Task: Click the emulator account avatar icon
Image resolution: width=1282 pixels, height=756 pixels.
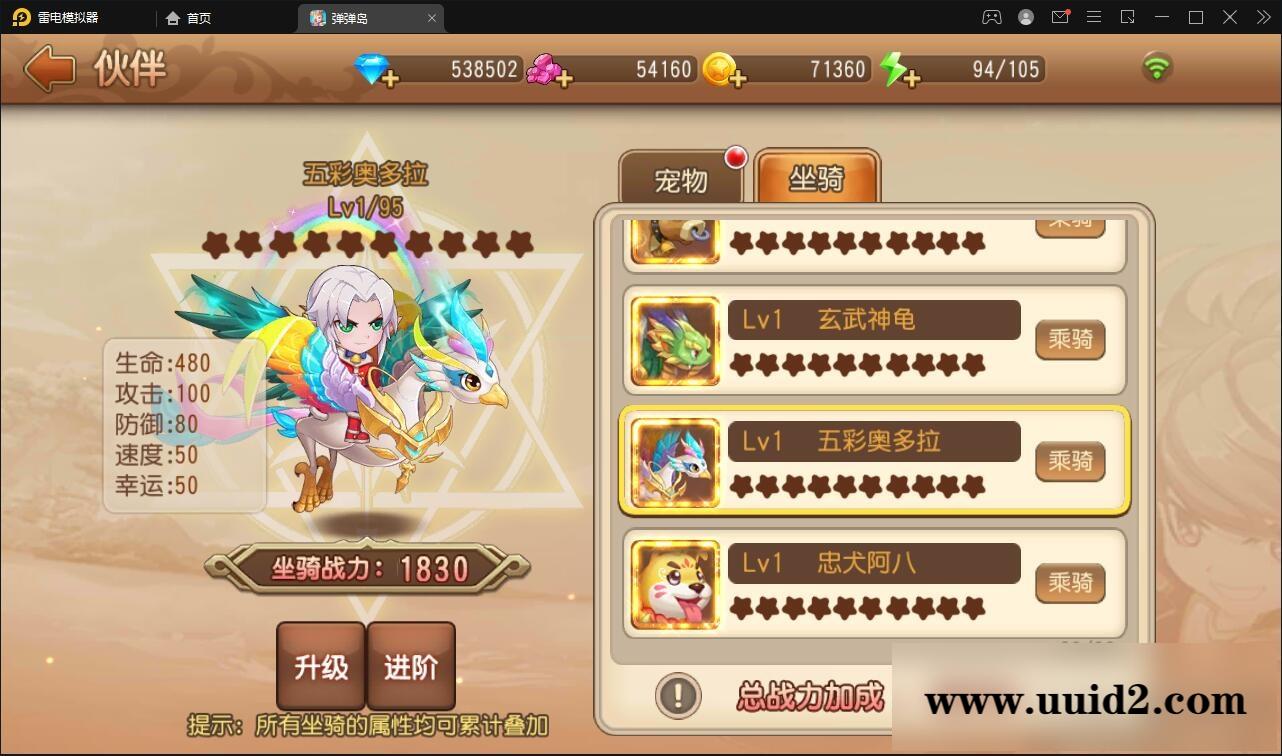Action: click(1024, 17)
